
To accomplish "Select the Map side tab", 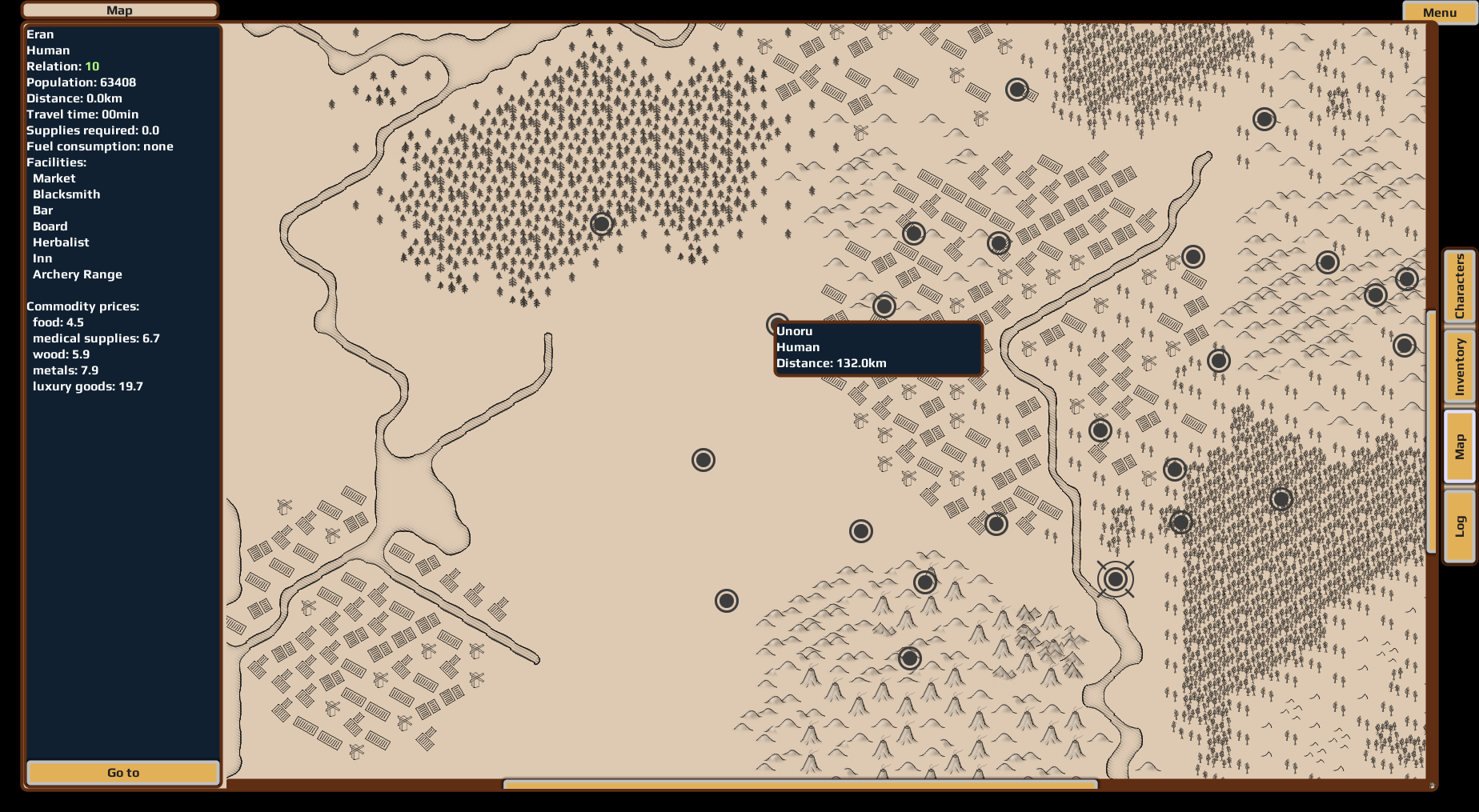I will pyautogui.click(x=1459, y=446).
